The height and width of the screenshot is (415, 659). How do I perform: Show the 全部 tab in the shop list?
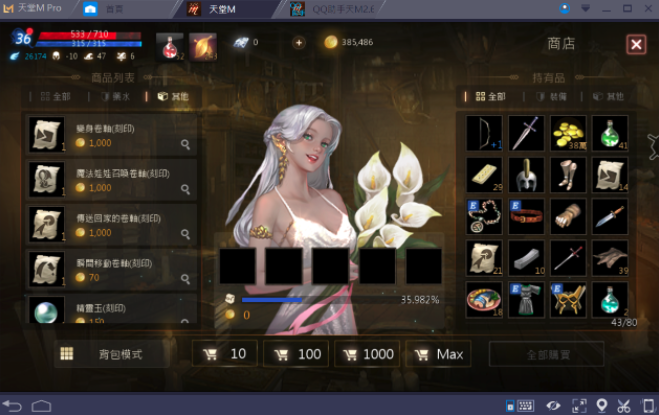click(56, 97)
